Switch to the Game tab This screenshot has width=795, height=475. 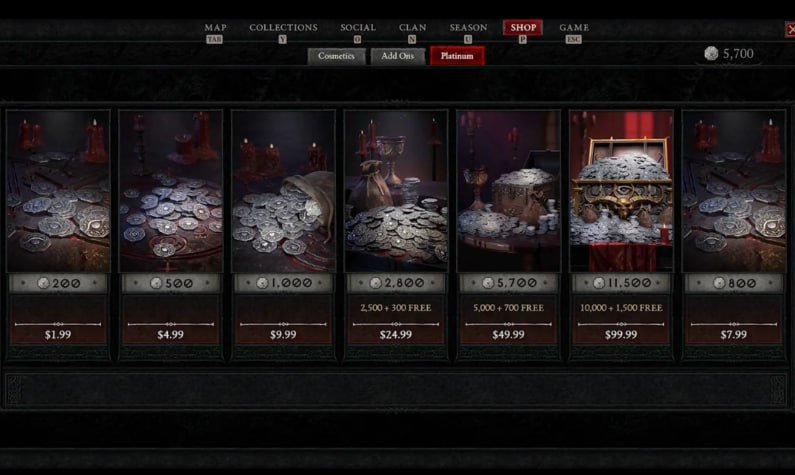tap(574, 28)
